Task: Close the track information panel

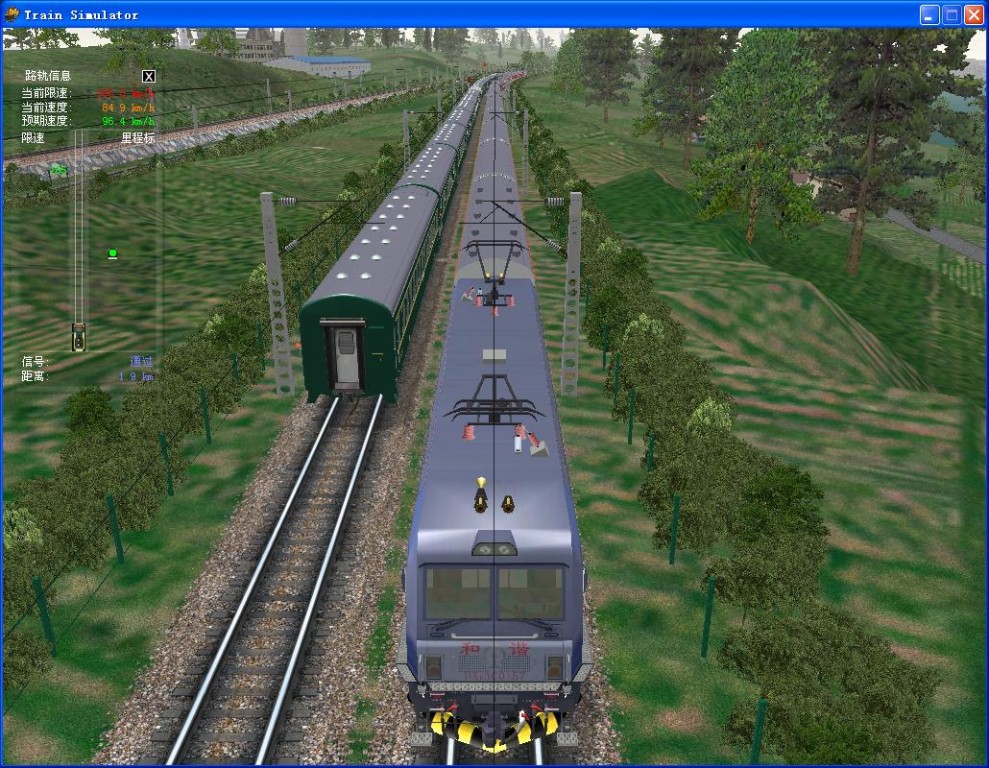Action: tap(149, 76)
